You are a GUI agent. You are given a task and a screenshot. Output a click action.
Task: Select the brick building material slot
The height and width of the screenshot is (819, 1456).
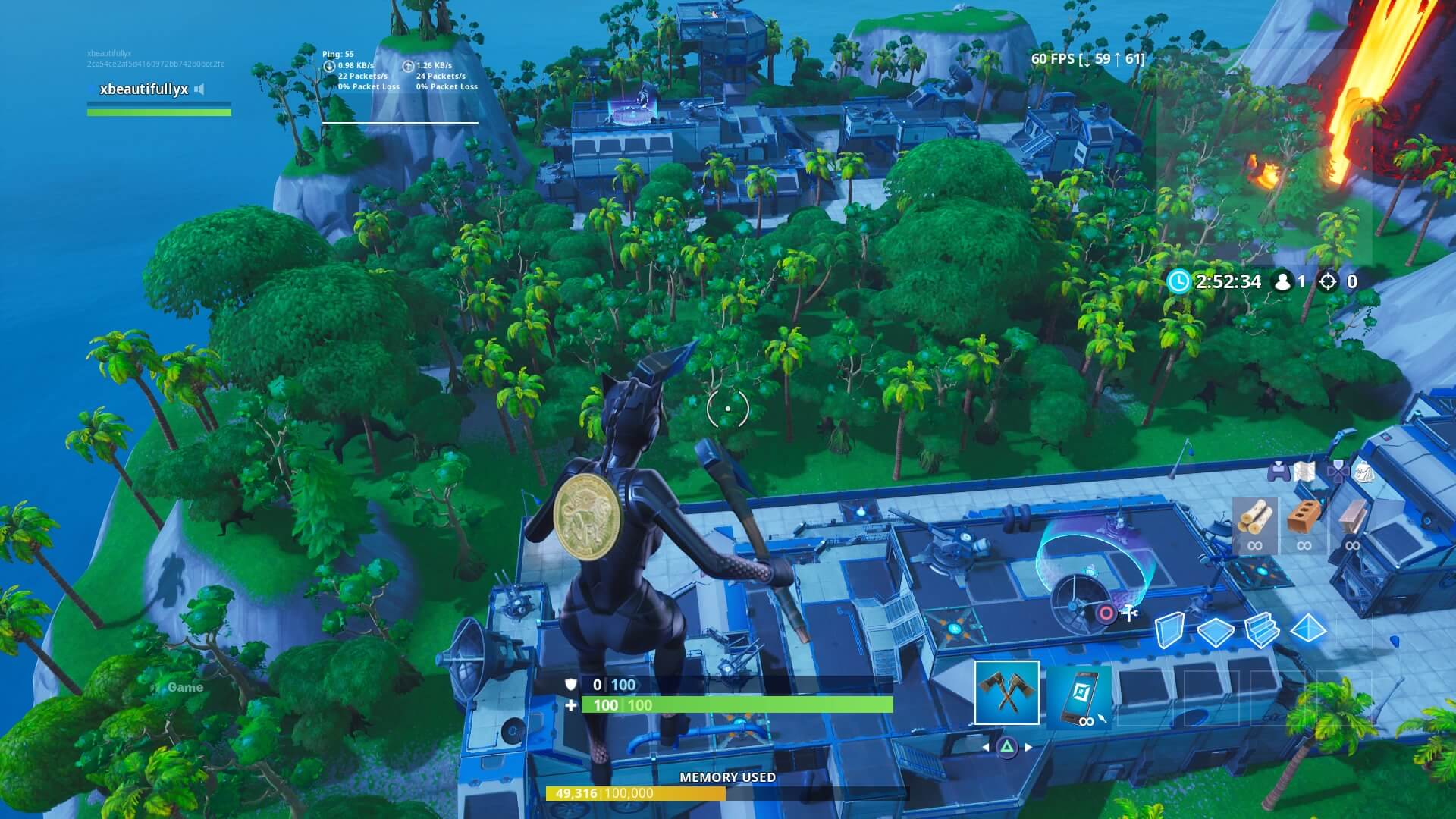(x=1303, y=519)
